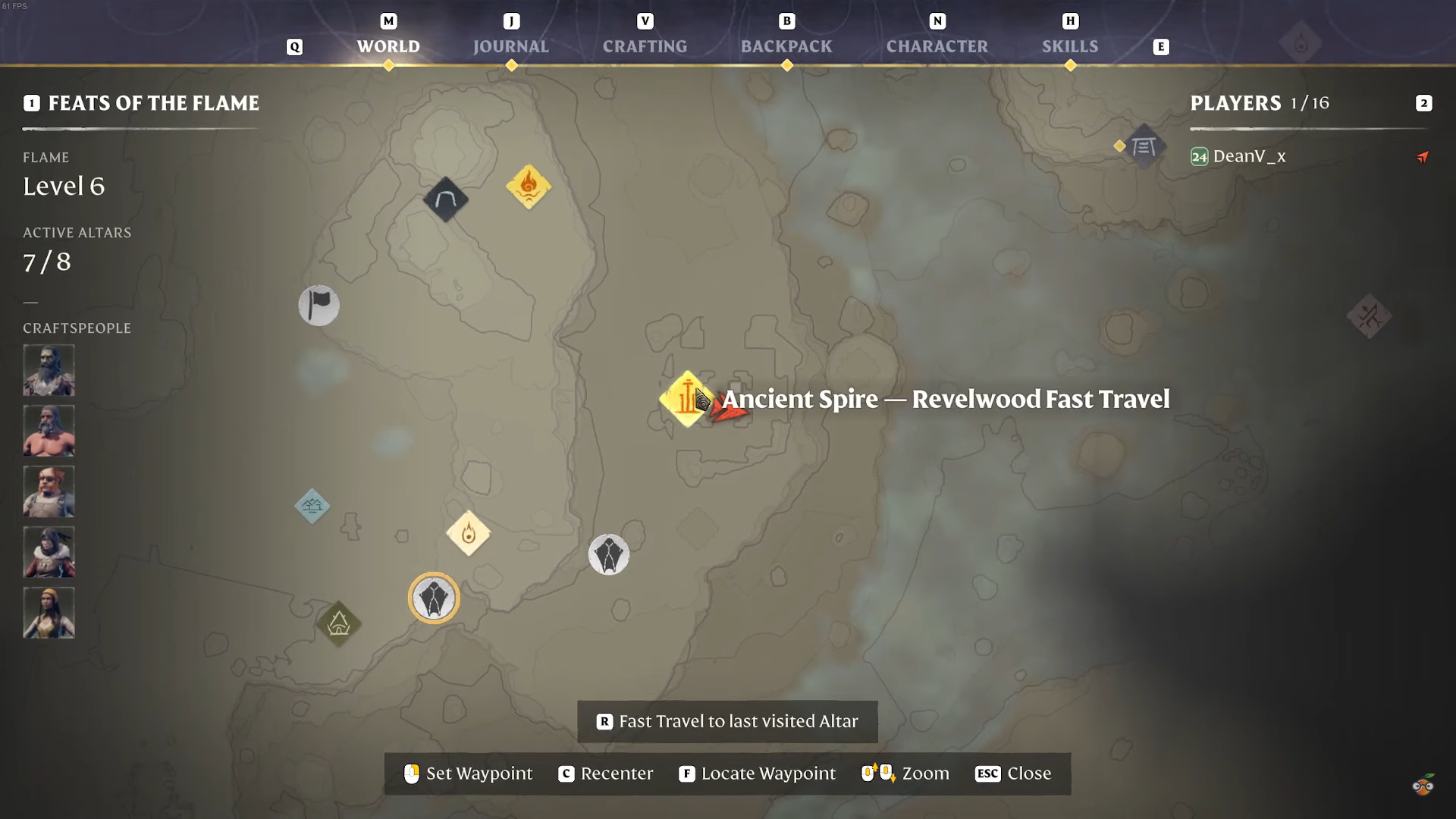Select the dark arch marker on the map
The width and height of the screenshot is (1456, 819).
pos(446,199)
